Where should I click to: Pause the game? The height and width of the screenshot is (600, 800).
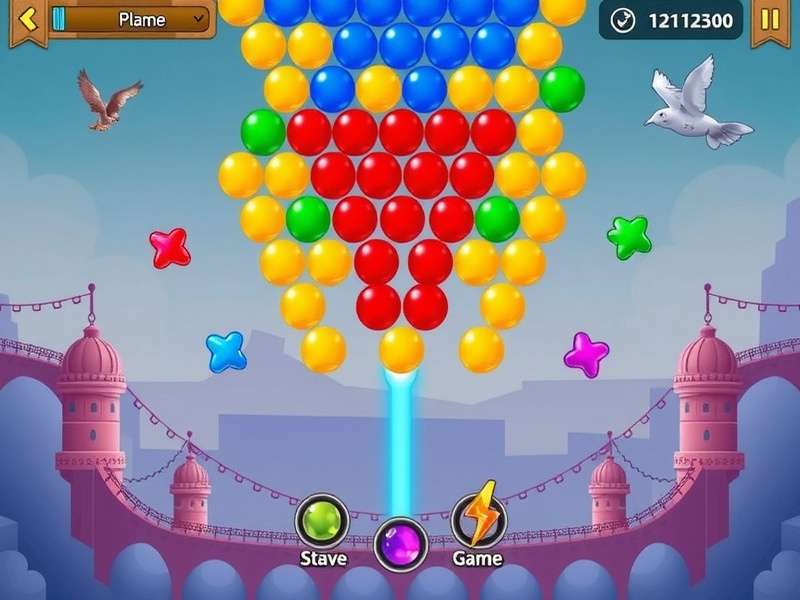(x=770, y=20)
